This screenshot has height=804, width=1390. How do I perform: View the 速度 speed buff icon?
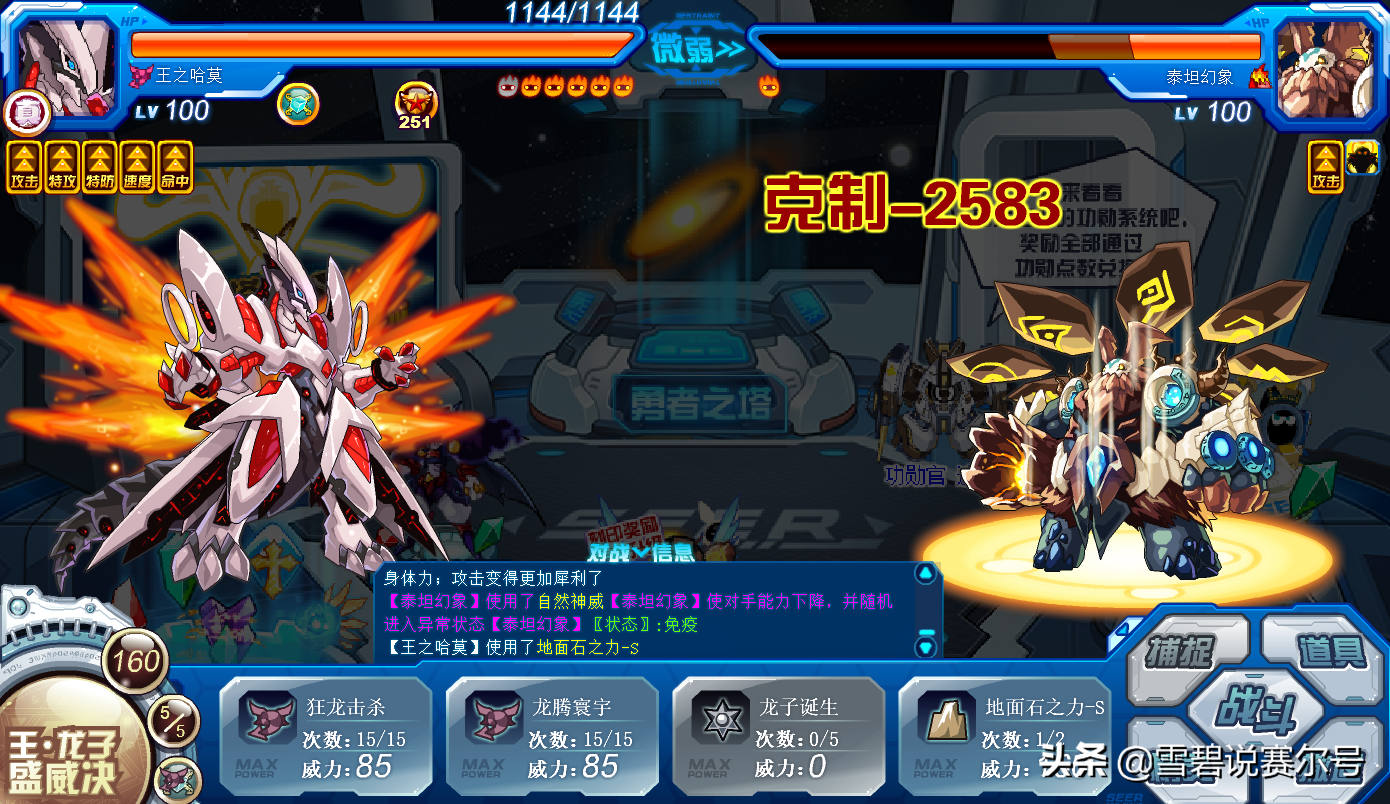click(x=138, y=166)
